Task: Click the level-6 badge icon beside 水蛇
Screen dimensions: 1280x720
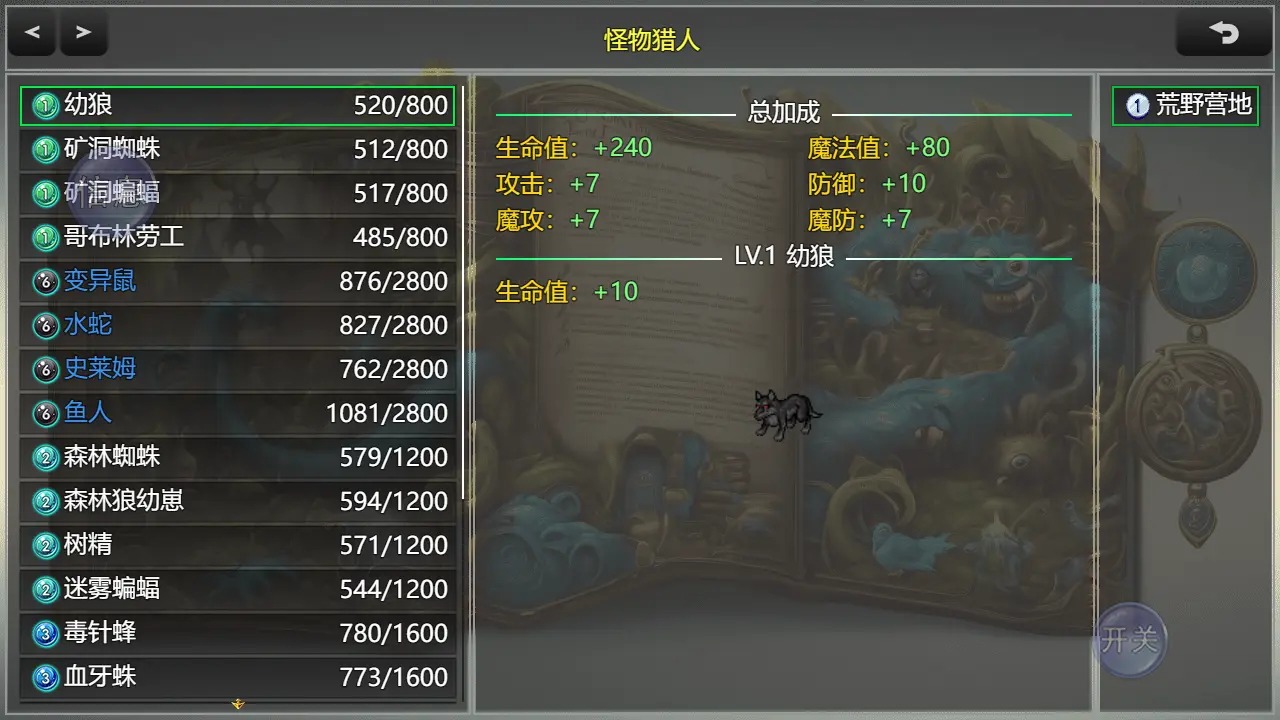Action: coord(44,325)
